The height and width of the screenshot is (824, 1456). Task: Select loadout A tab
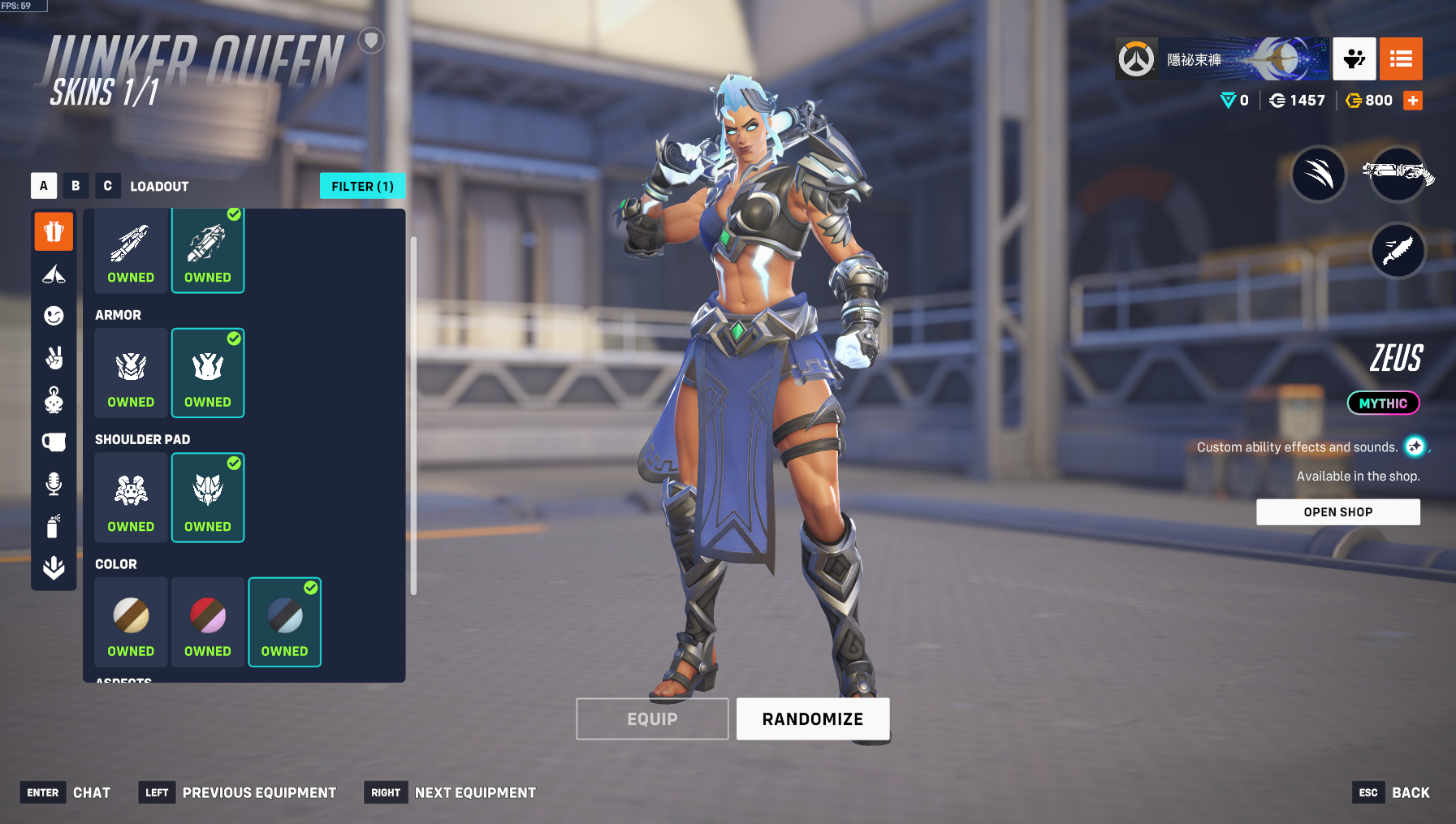click(44, 186)
